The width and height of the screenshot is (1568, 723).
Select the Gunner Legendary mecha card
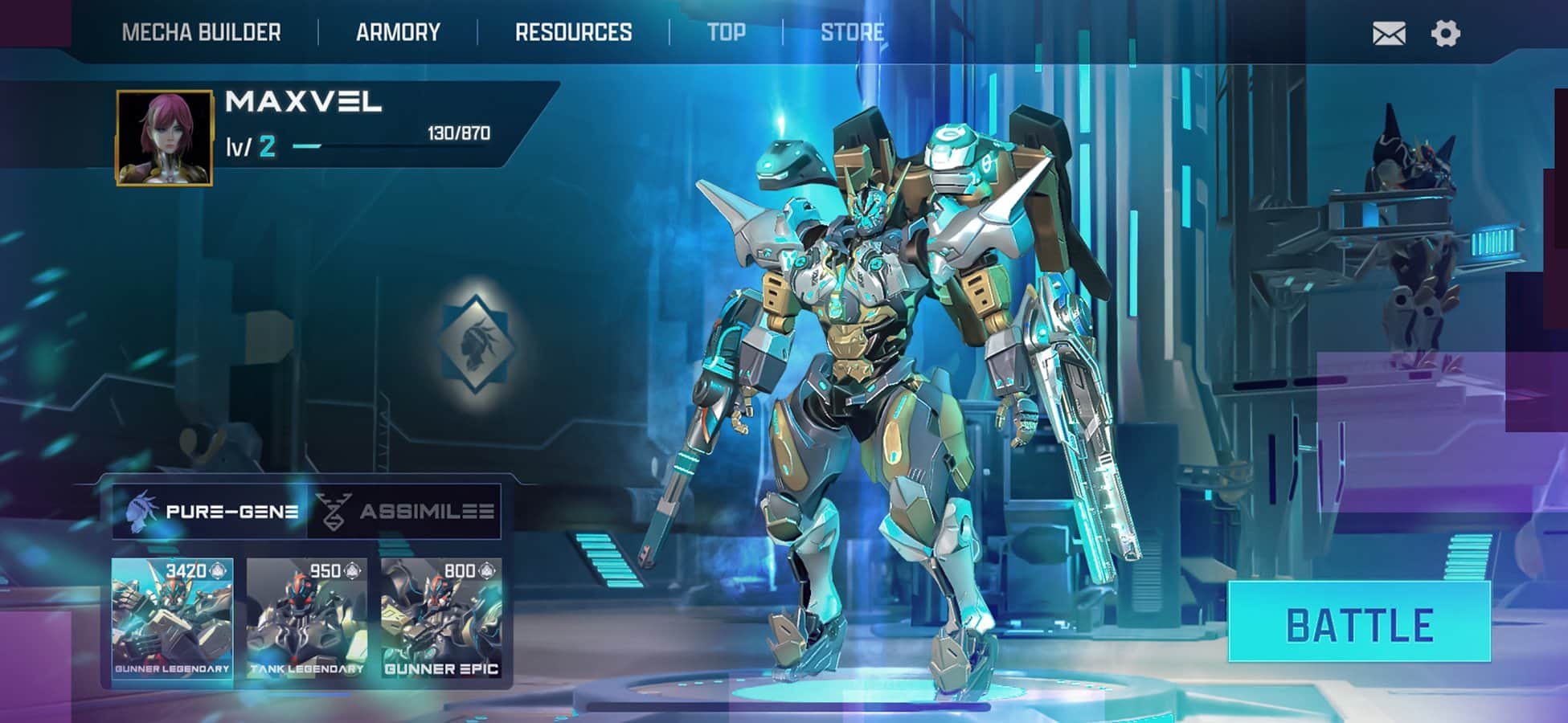tap(172, 619)
